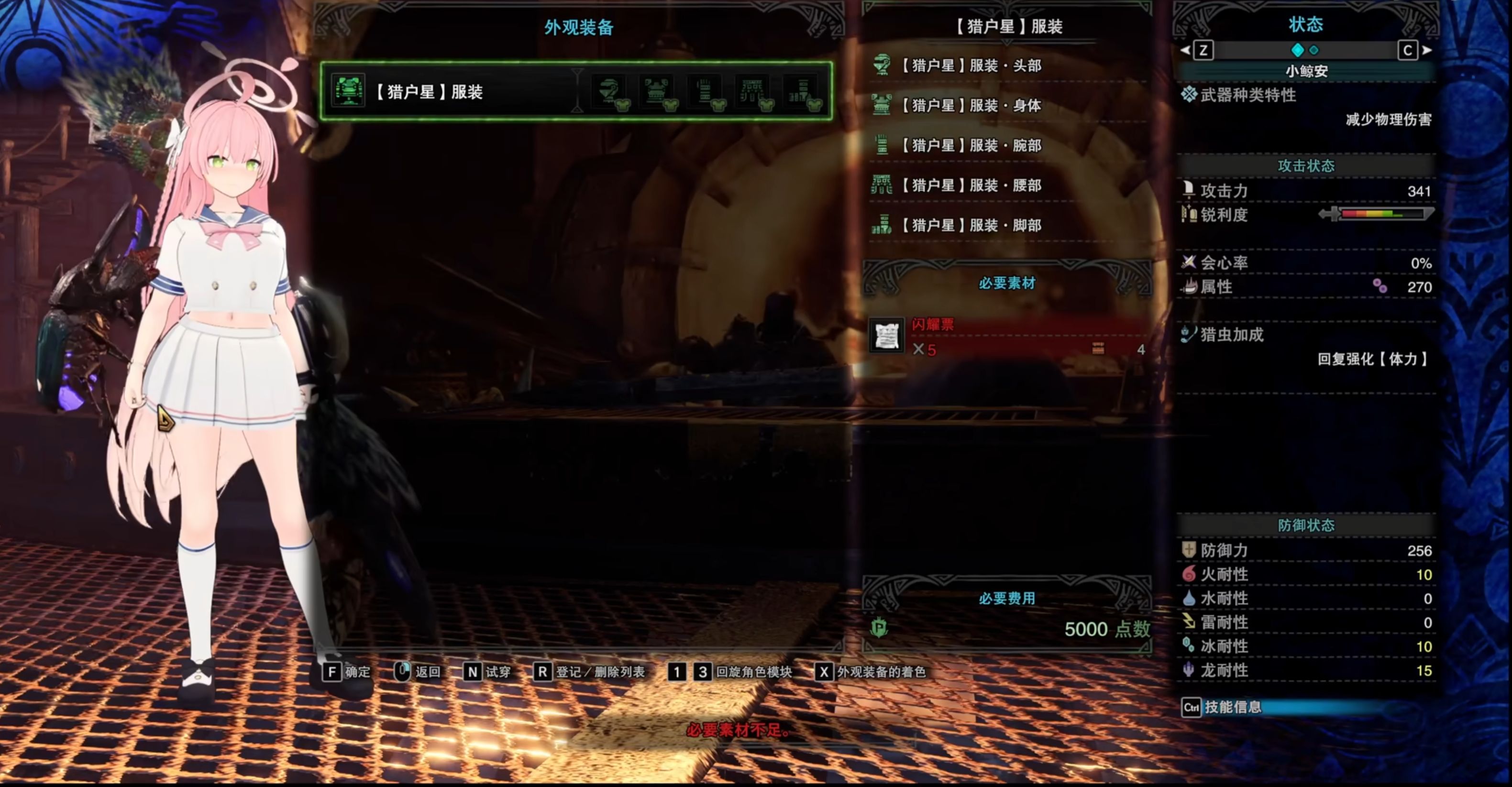The height and width of the screenshot is (787, 1512).
Task: Select 【猎户星】服装·脚部 leg piece entry
Action: [971, 225]
